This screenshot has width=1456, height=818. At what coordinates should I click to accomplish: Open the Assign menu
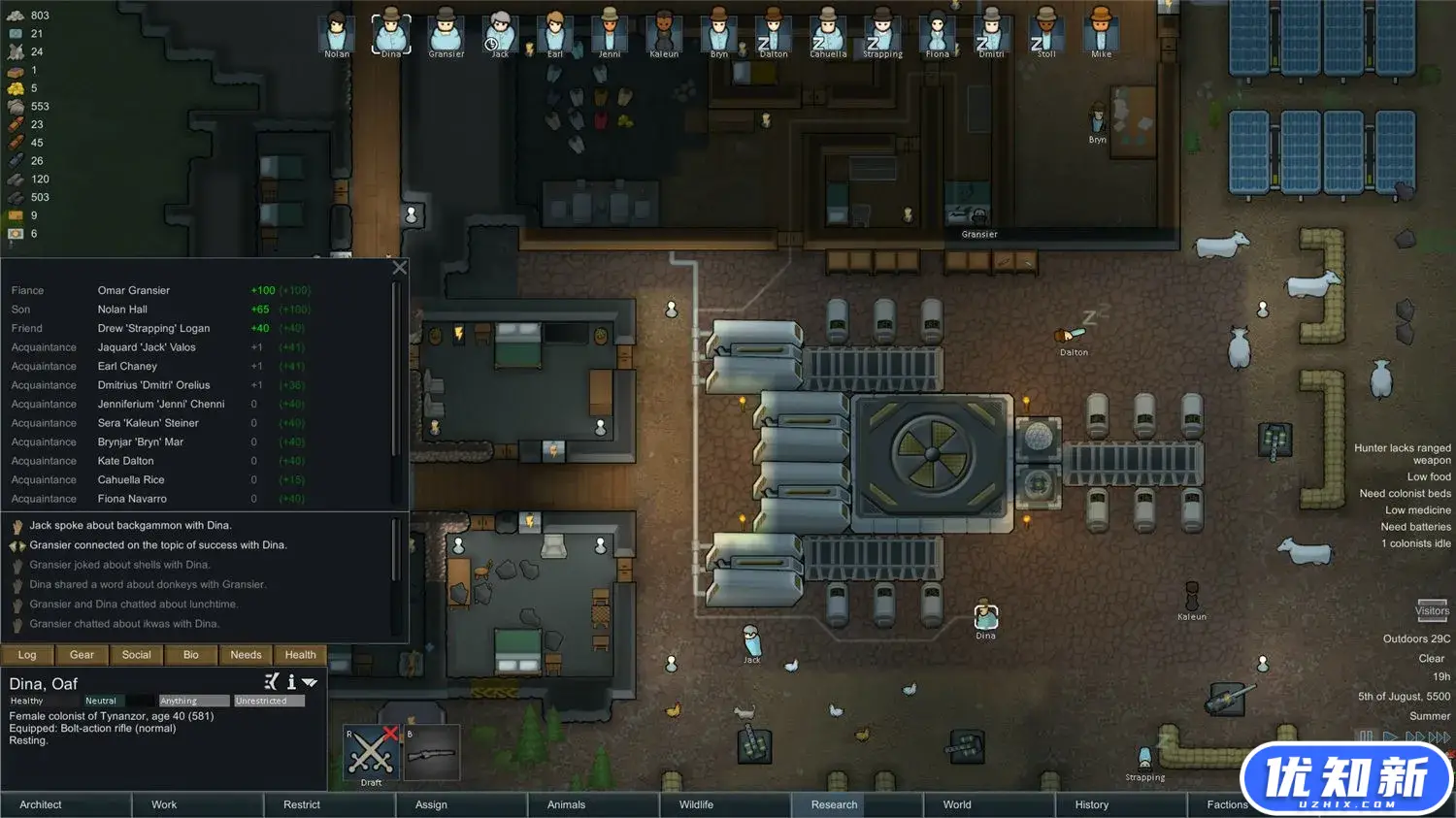pos(431,804)
